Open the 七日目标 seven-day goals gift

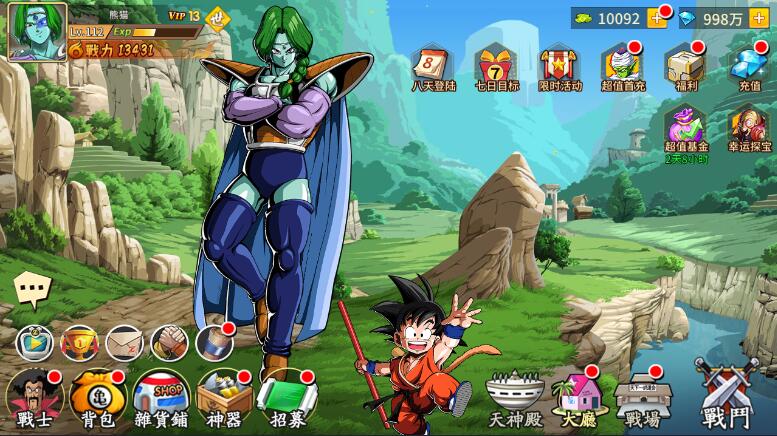point(495,68)
